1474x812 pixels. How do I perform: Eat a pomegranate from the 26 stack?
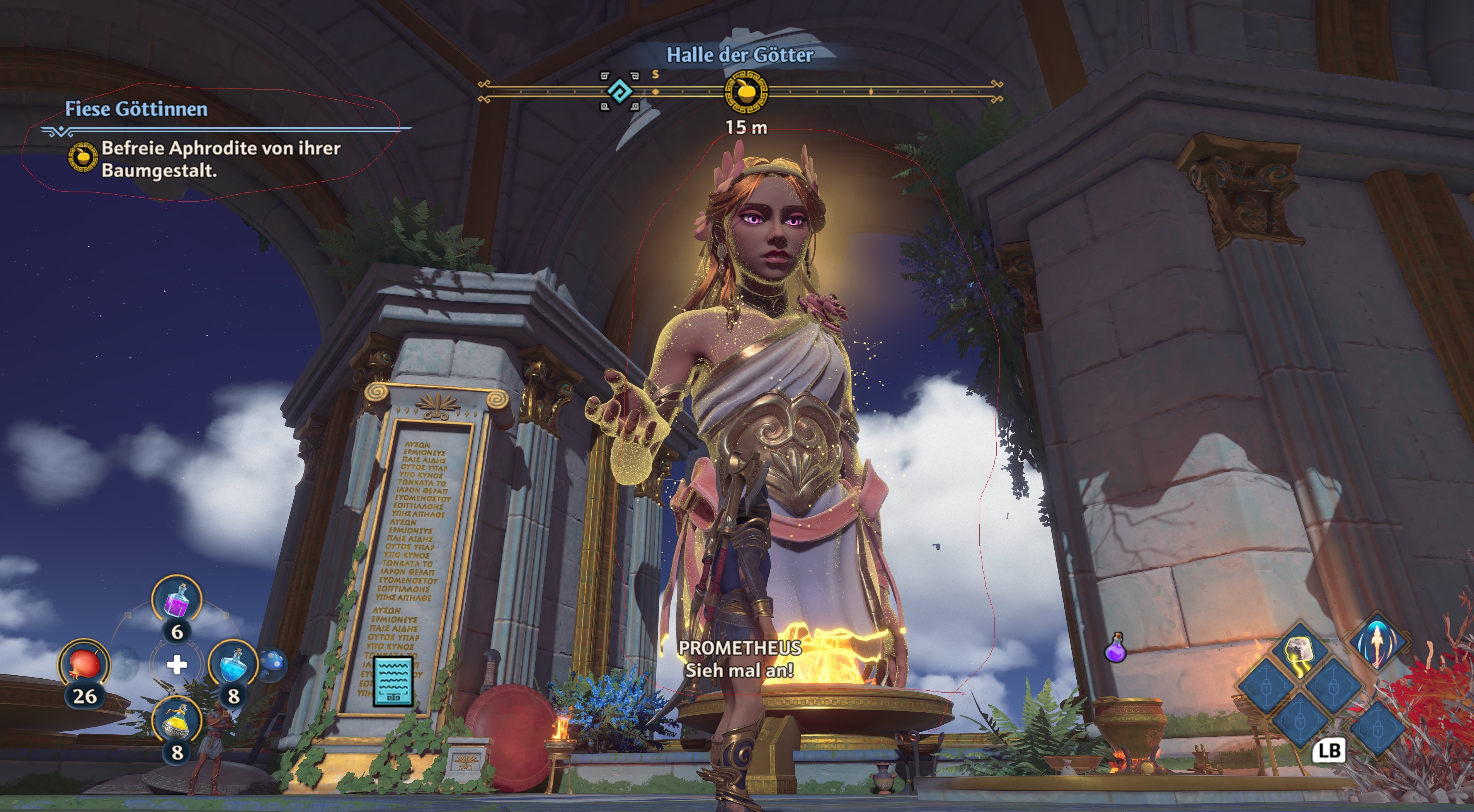tap(84, 664)
